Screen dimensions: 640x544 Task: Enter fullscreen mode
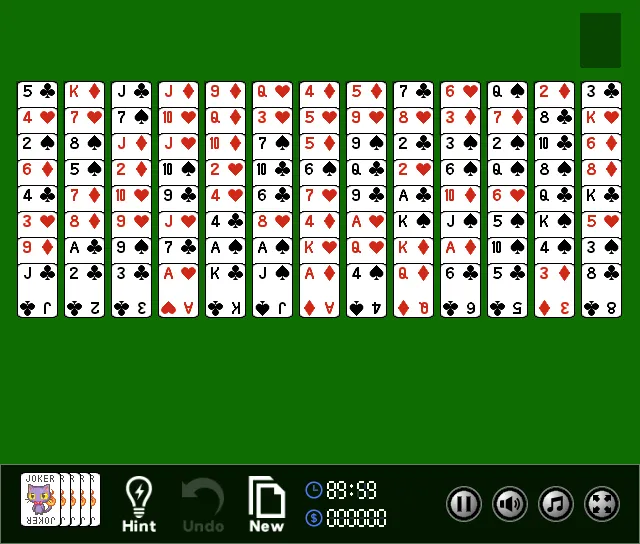point(602,503)
